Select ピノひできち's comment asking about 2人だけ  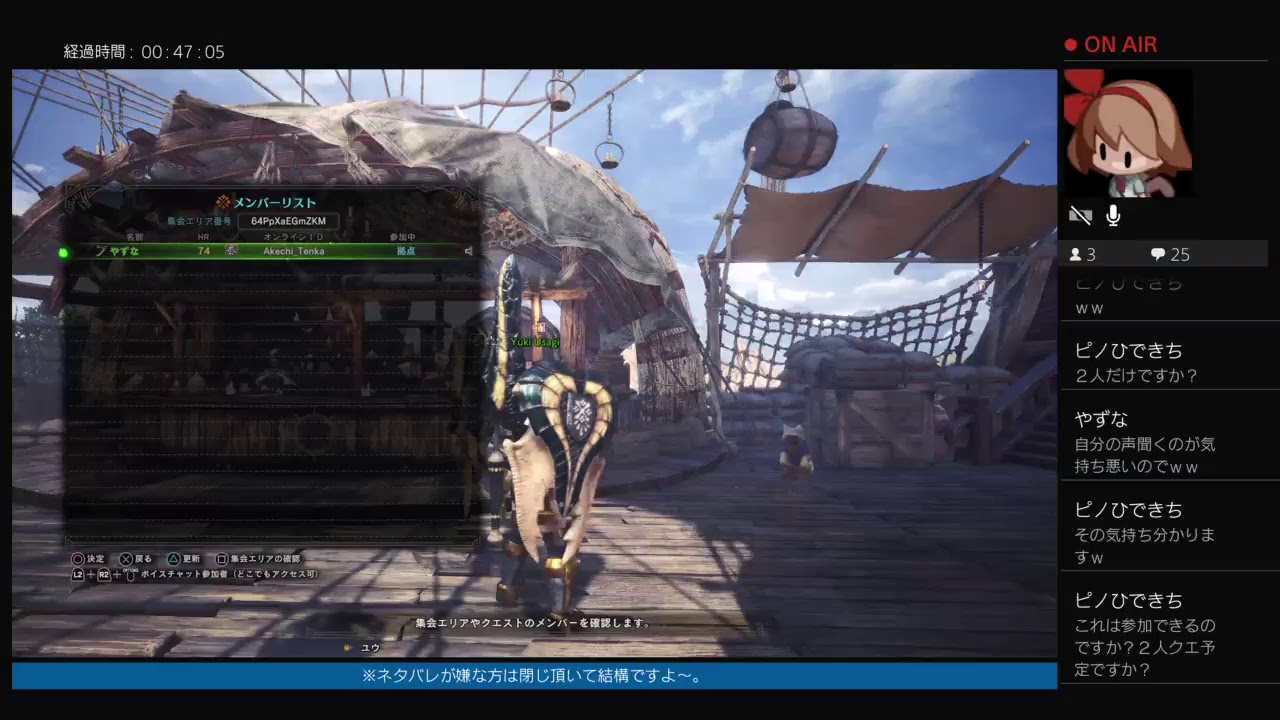(1136, 363)
